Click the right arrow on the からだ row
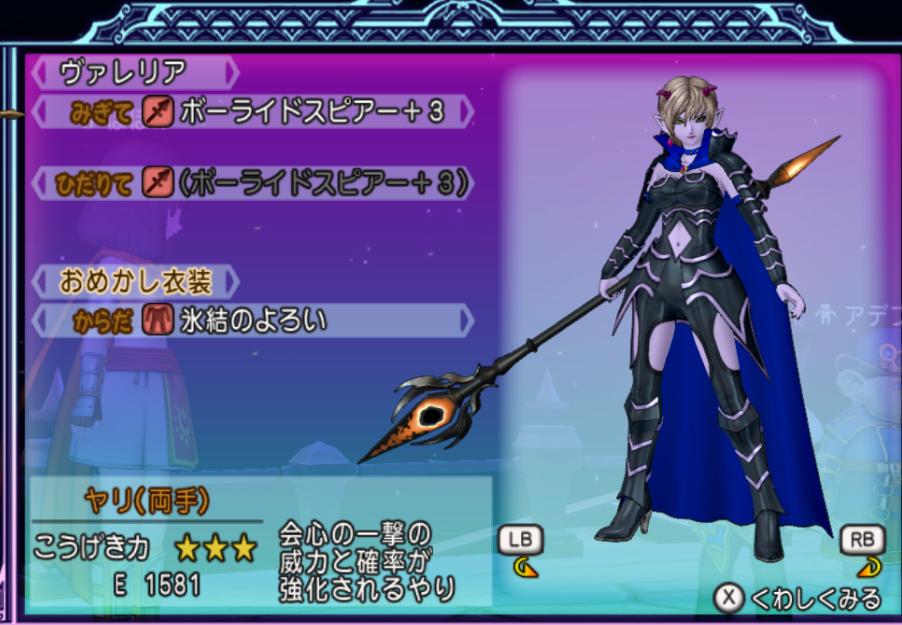The width and height of the screenshot is (902, 625). (466, 321)
